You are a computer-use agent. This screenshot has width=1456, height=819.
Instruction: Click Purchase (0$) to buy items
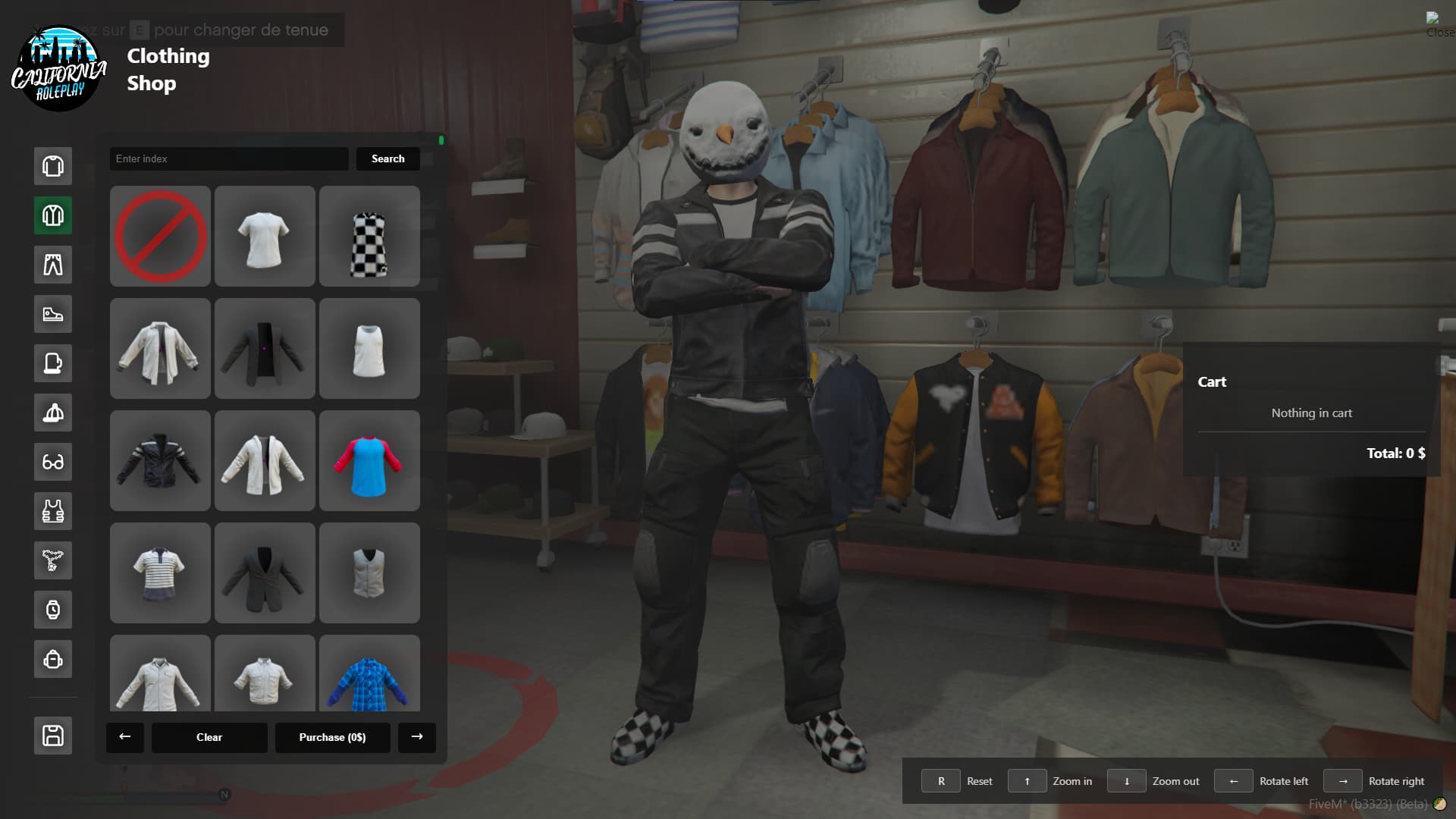332,737
